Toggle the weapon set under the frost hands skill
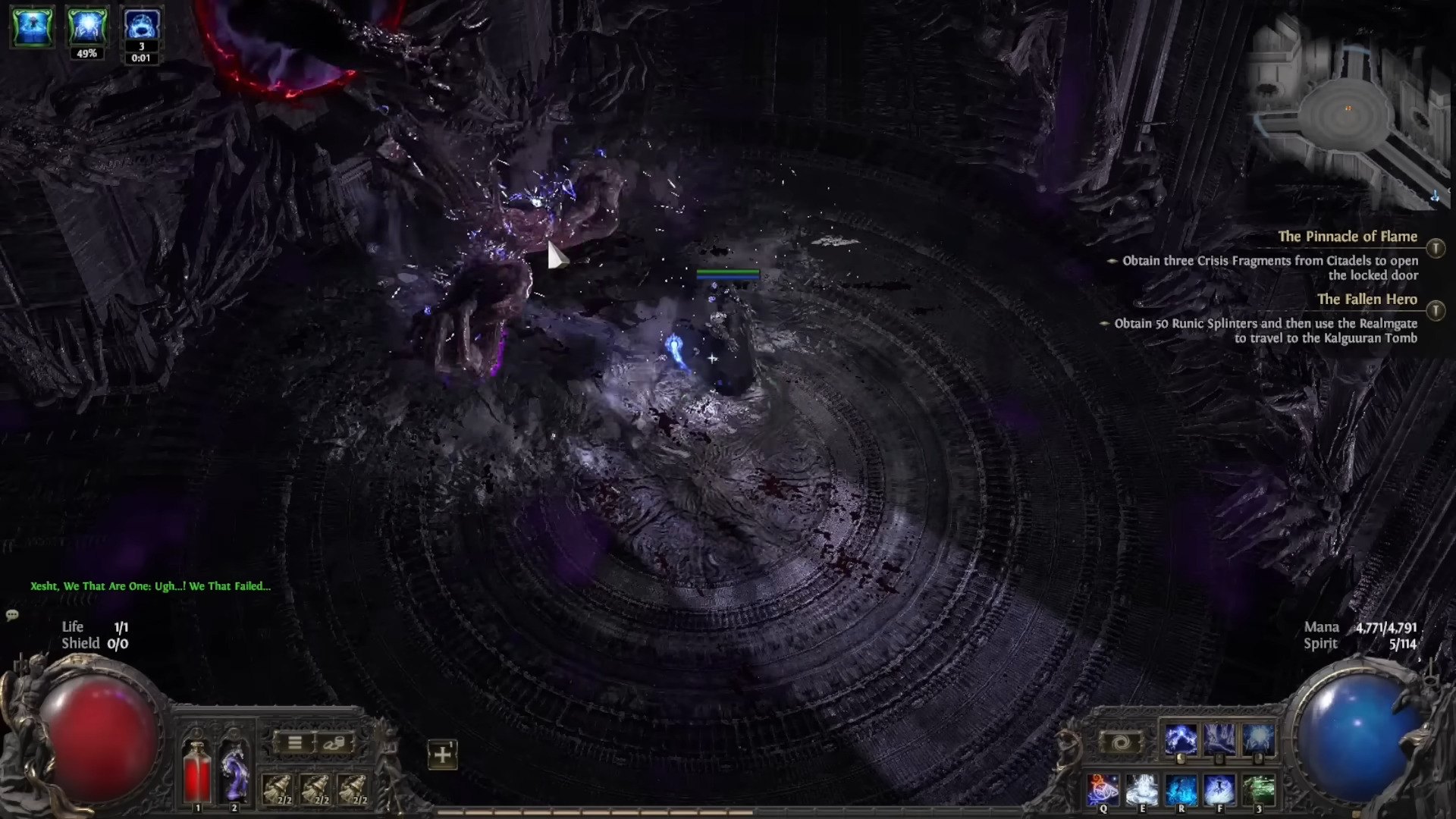This screenshot has height=819, width=1456. [x=1258, y=758]
